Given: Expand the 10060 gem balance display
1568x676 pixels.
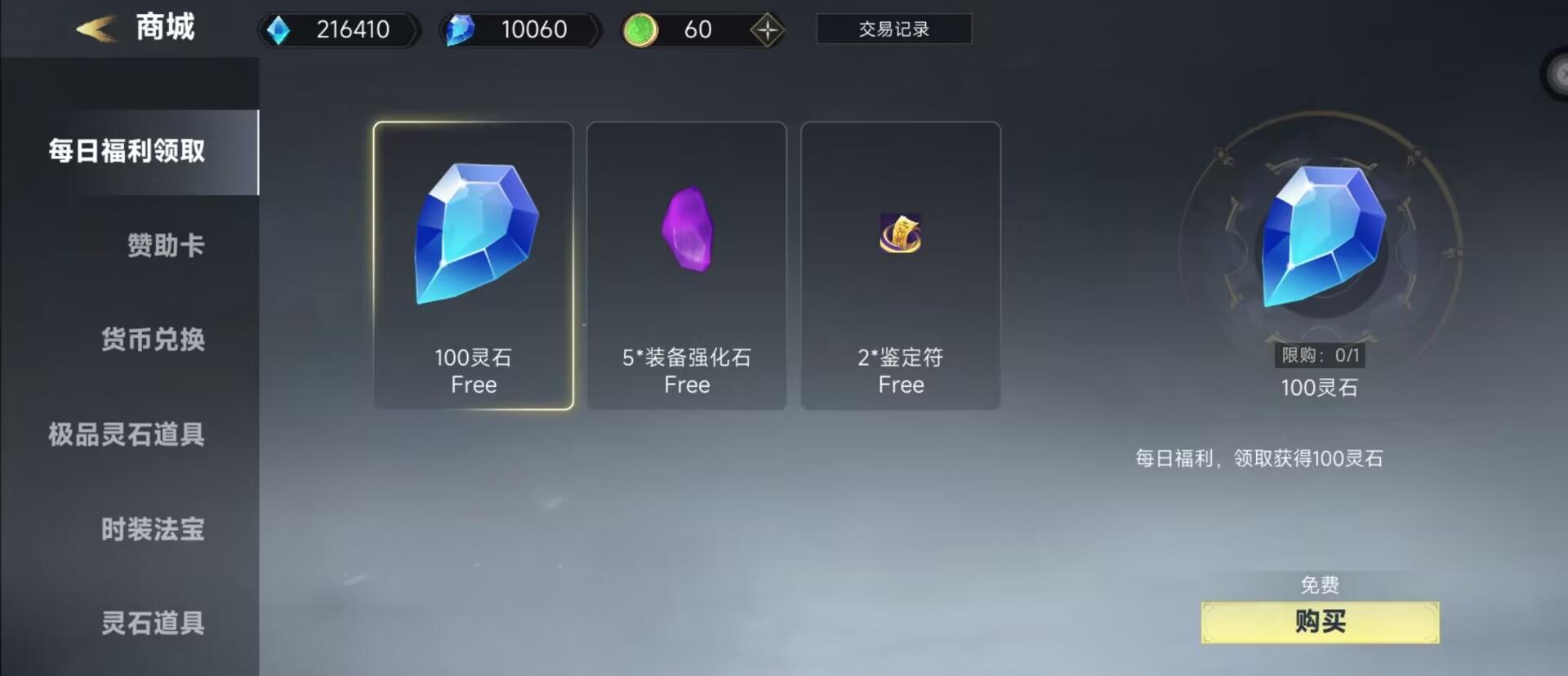Looking at the screenshot, I should click(519, 29).
